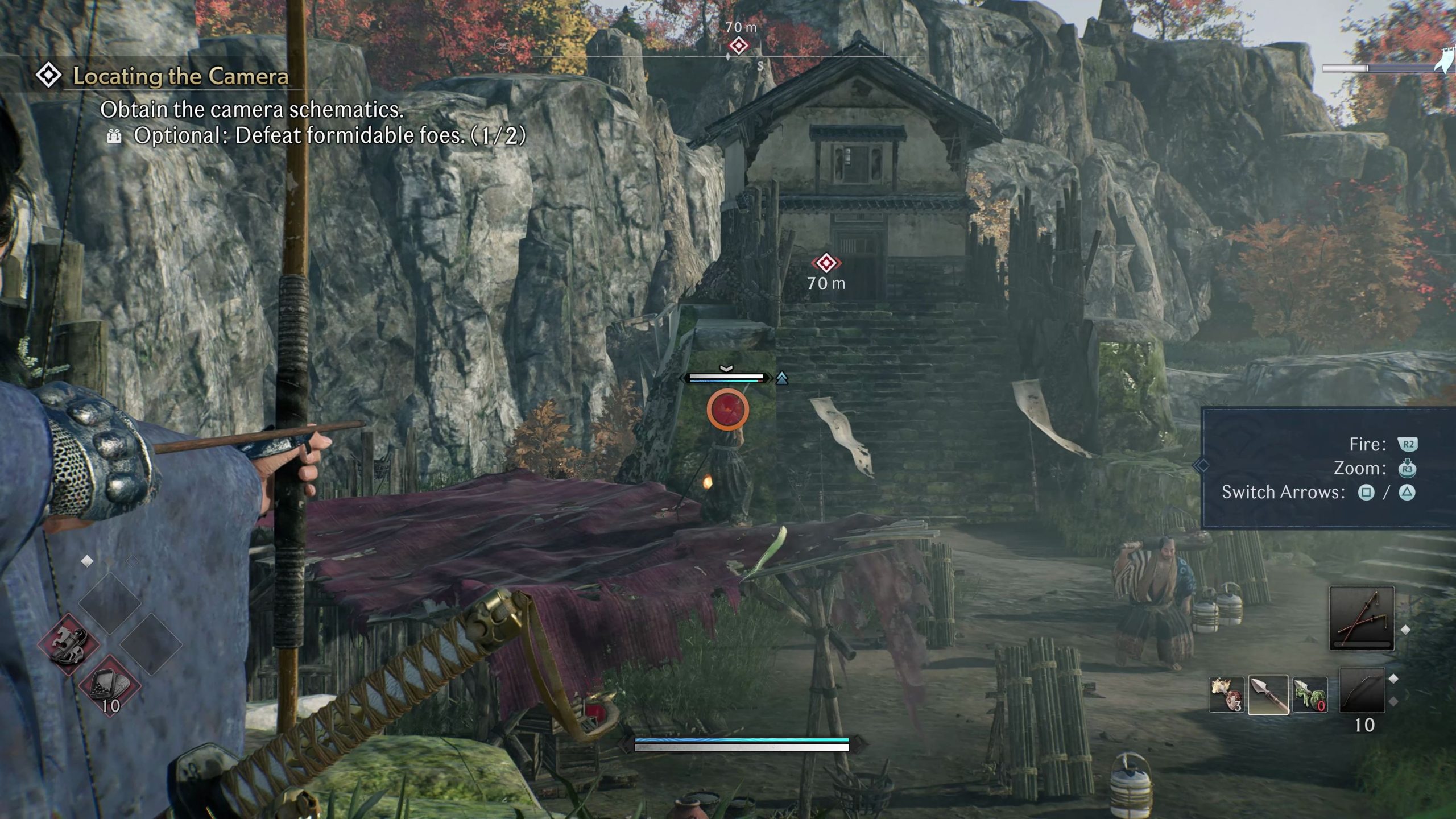
Task: Click the bow weapon slot
Action: tap(1362, 690)
